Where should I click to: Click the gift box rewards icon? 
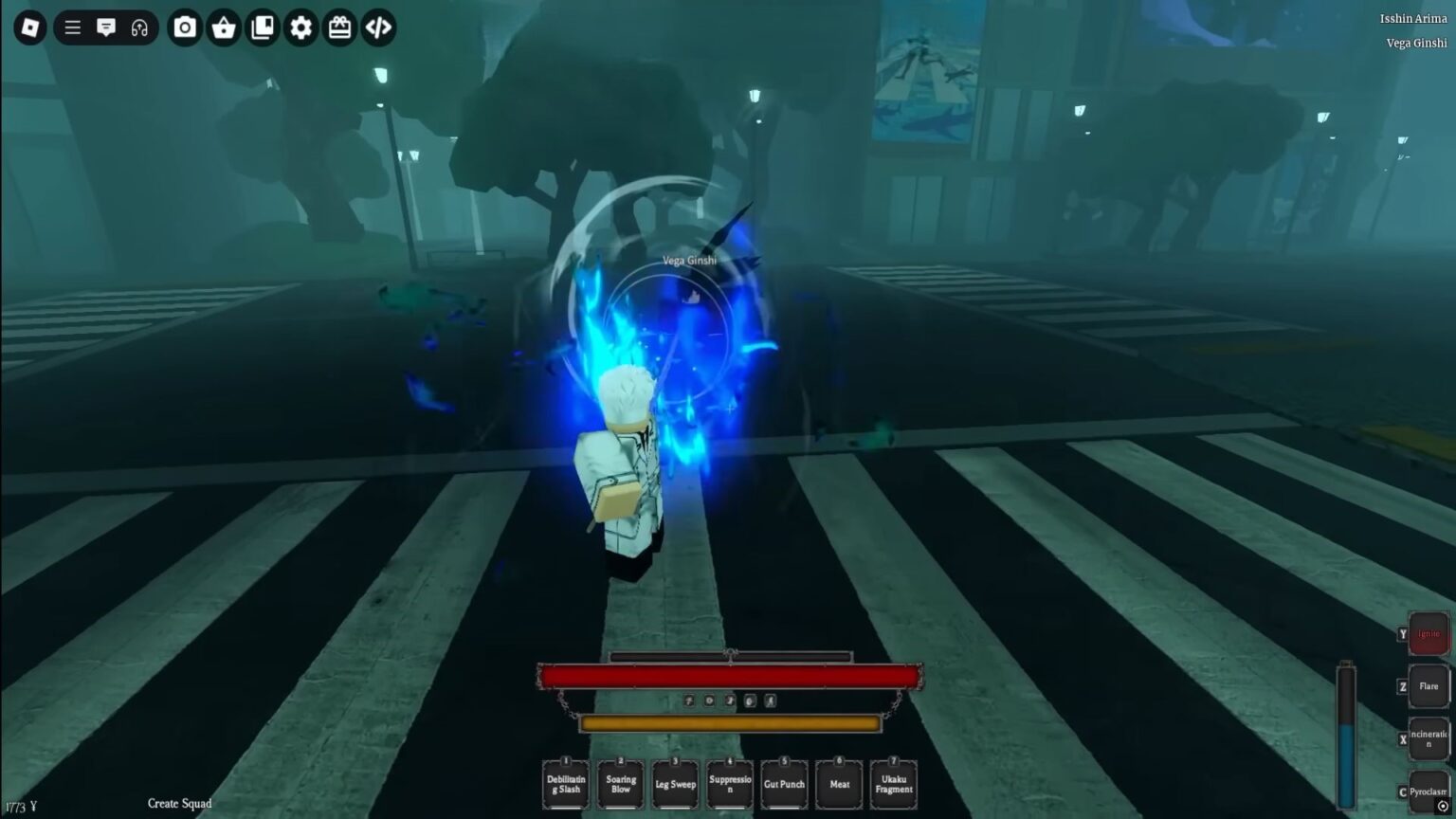[340, 27]
